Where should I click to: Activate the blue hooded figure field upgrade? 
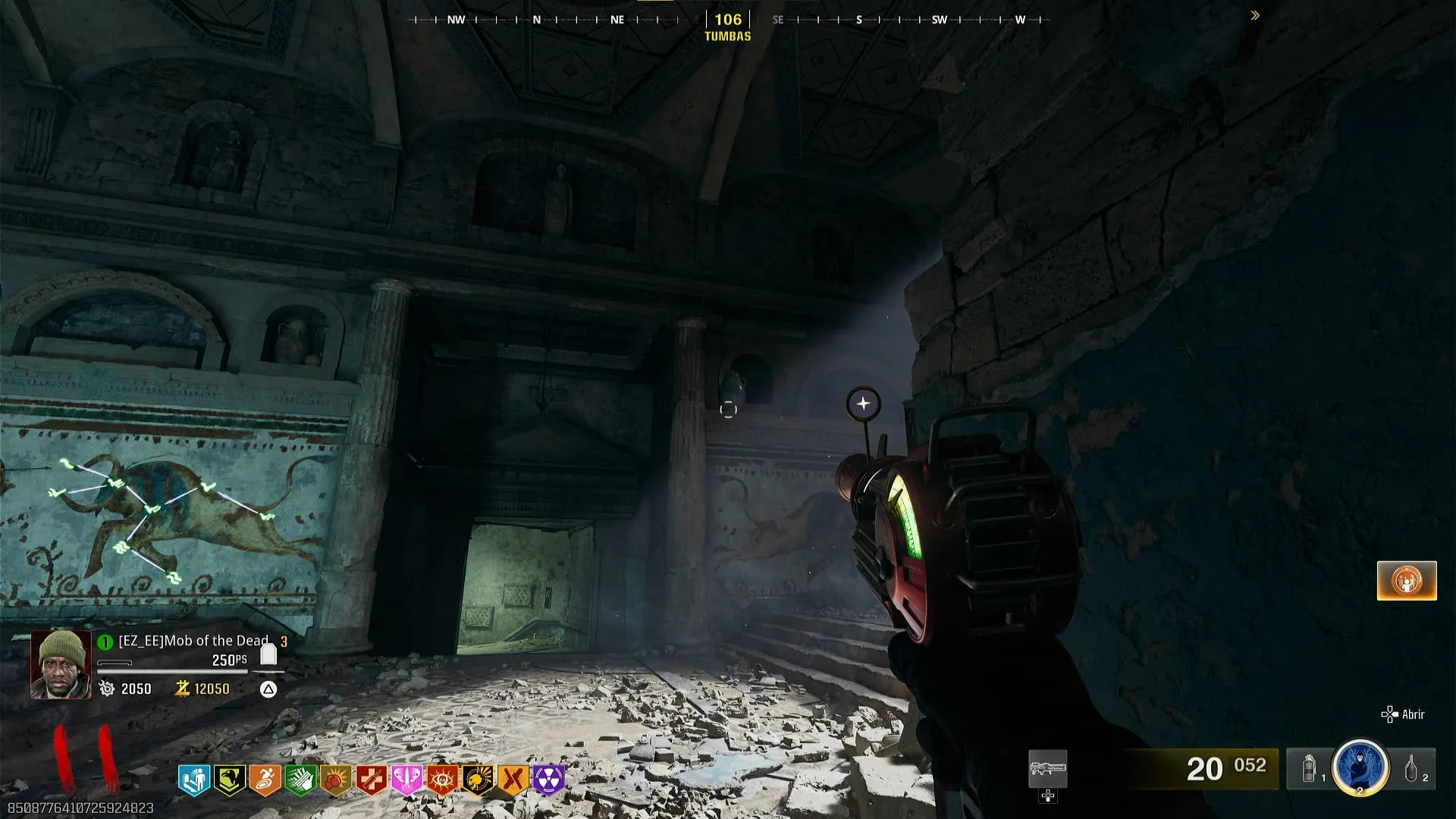coord(1360,767)
